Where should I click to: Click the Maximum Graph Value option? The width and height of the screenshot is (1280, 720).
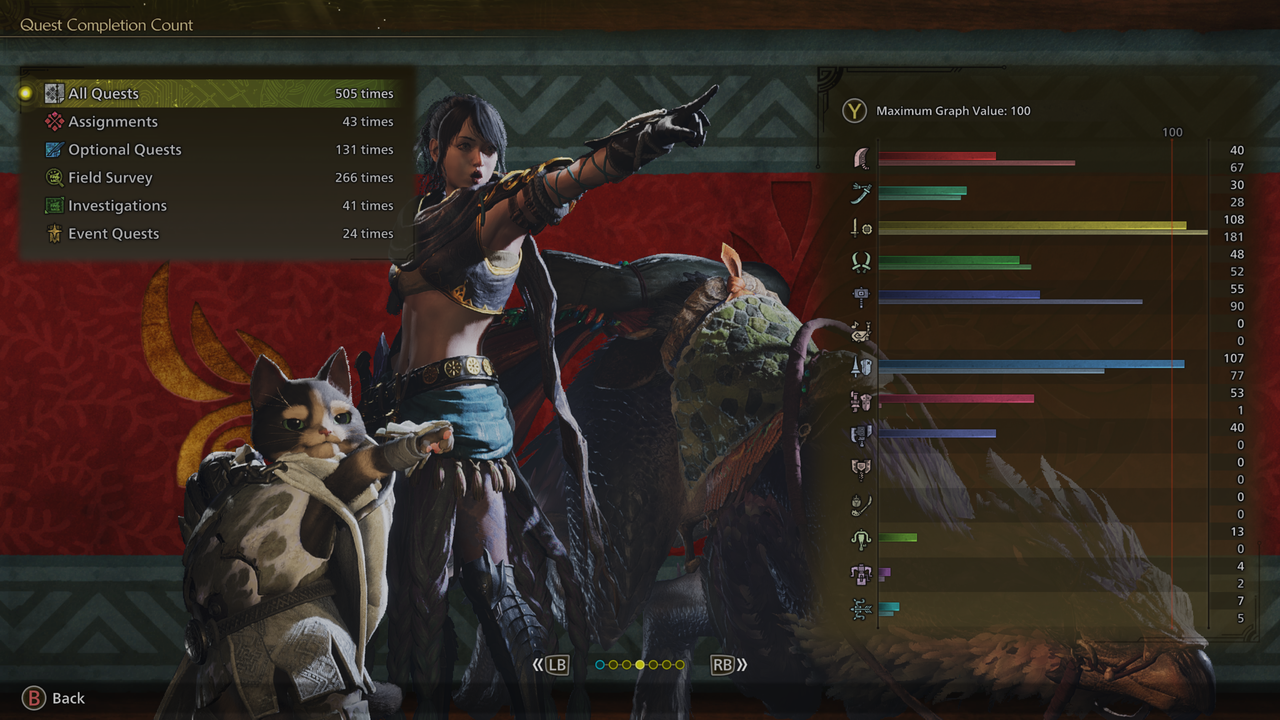(938, 111)
